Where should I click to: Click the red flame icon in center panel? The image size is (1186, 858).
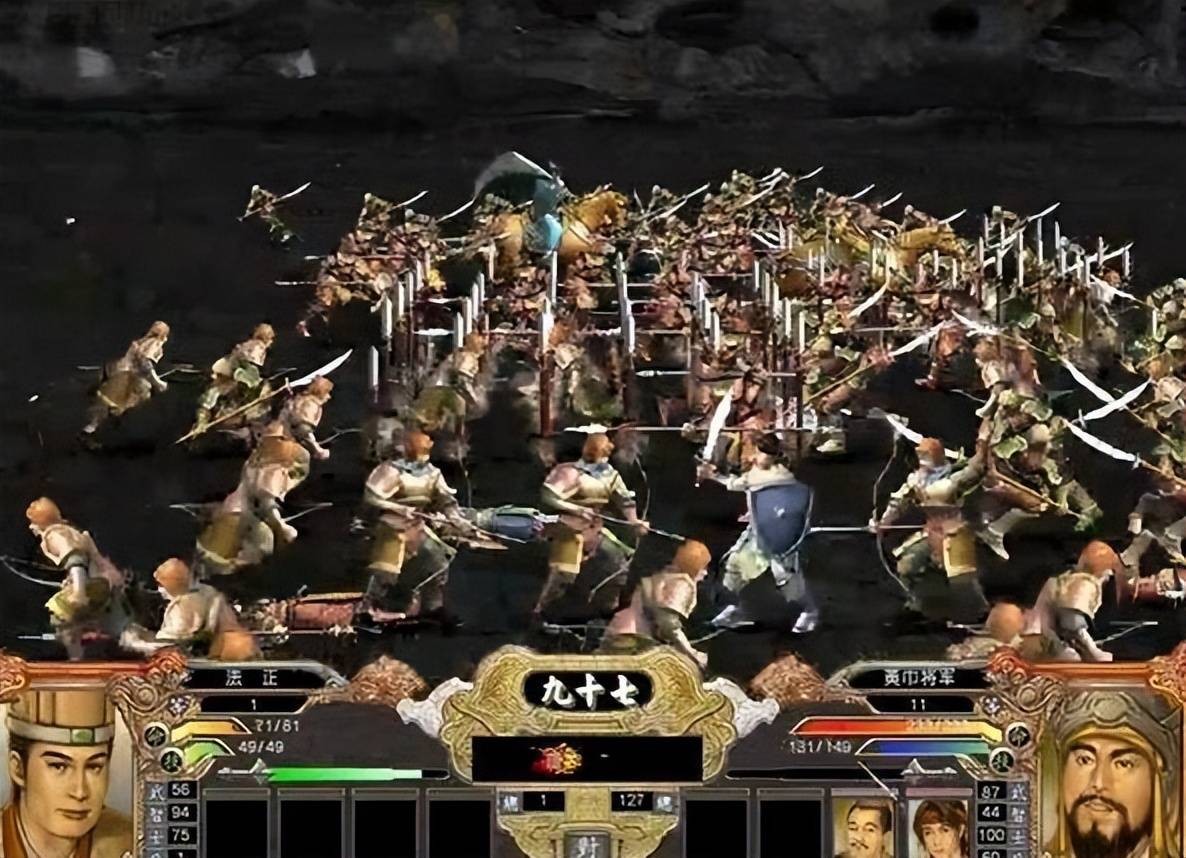pyautogui.click(x=556, y=759)
